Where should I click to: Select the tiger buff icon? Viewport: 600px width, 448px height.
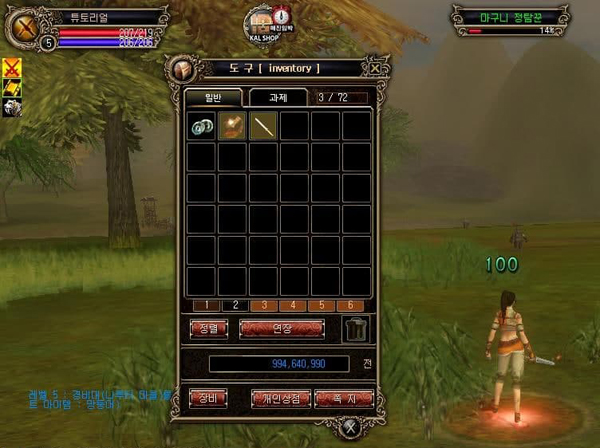[13, 105]
